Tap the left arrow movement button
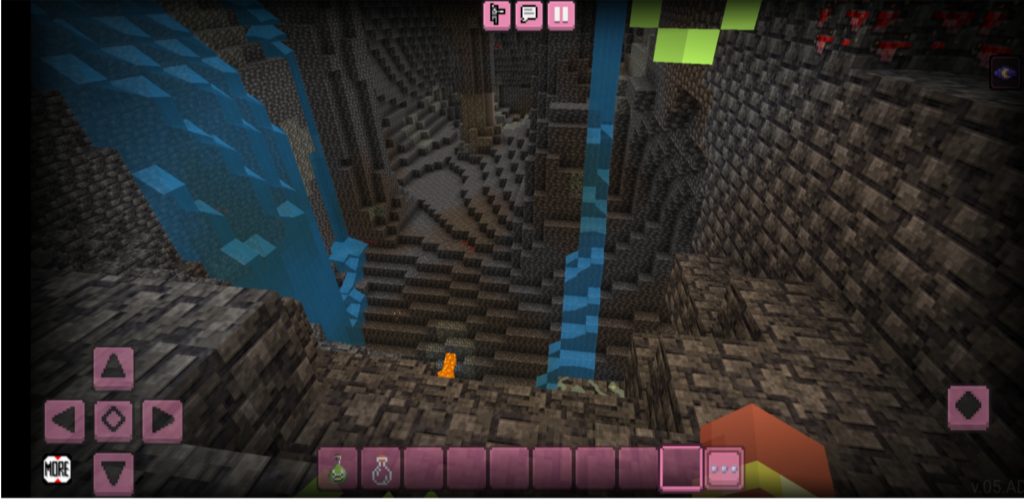This screenshot has width=1024, height=500. [x=65, y=420]
